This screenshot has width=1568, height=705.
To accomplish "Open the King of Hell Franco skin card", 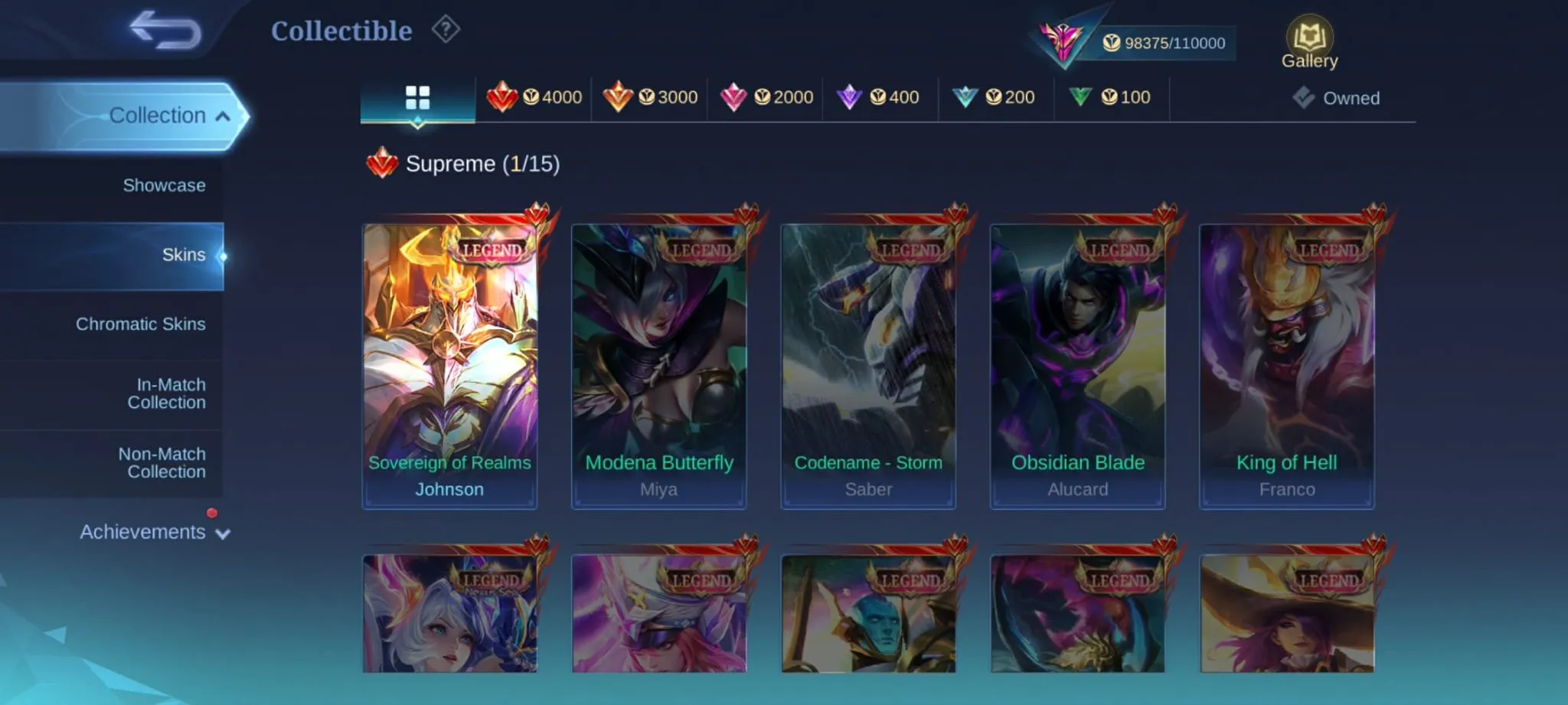I will click(1286, 360).
